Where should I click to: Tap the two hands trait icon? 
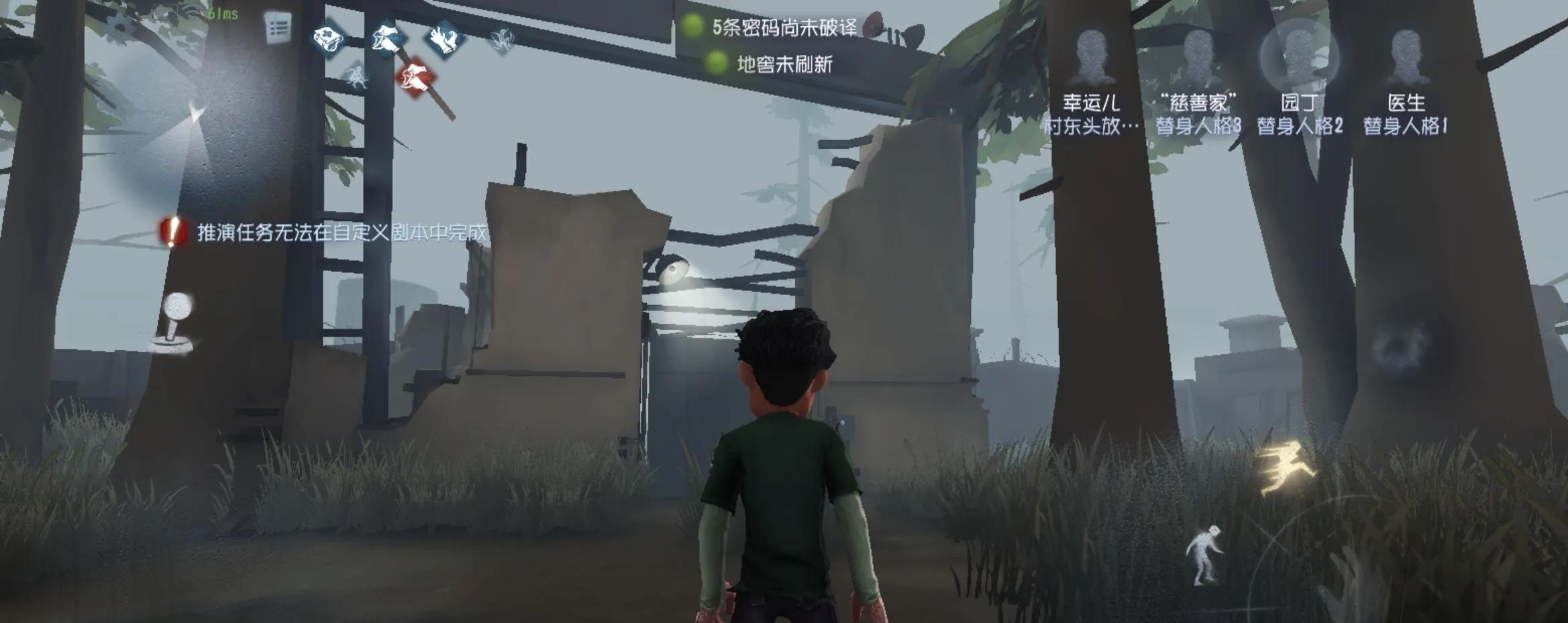444,40
